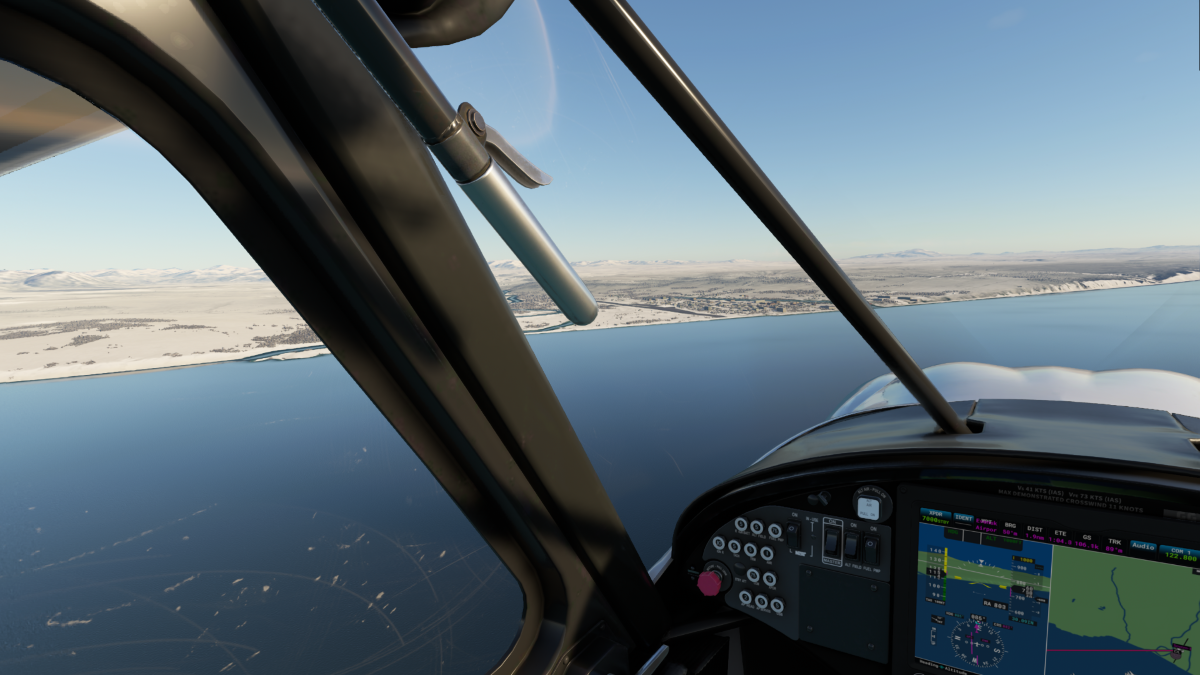Click the red knob on the left panel

pos(711,581)
